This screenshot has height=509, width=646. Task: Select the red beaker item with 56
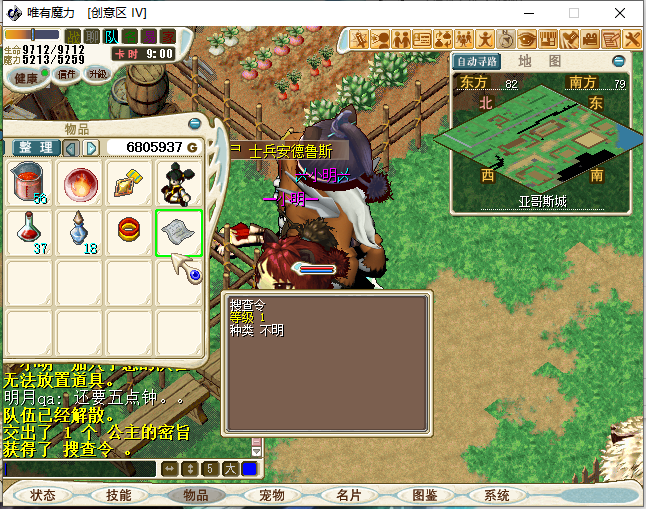[x=31, y=183]
